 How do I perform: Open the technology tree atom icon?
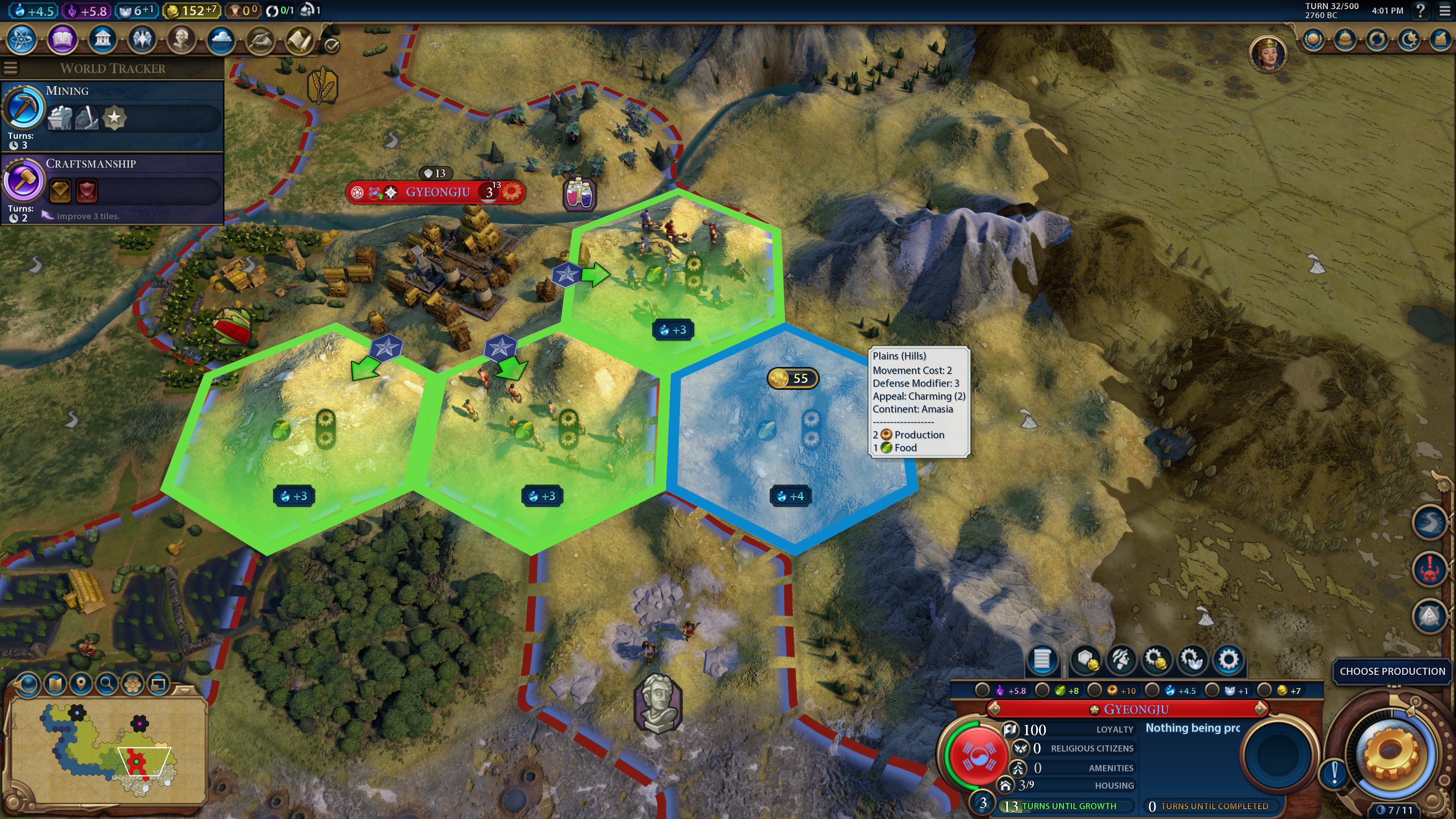pos(22,39)
